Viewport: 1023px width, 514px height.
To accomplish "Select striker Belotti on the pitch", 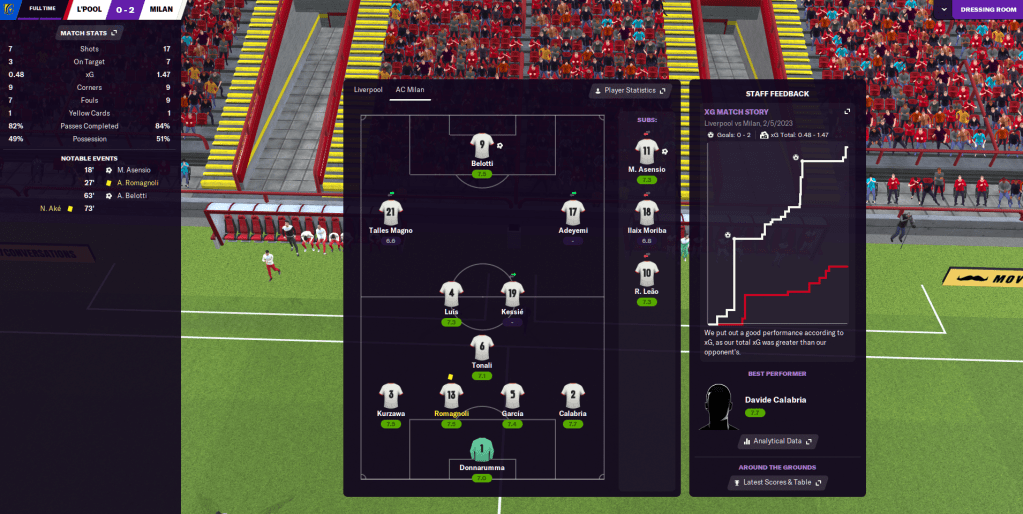I will (x=482, y=146).
